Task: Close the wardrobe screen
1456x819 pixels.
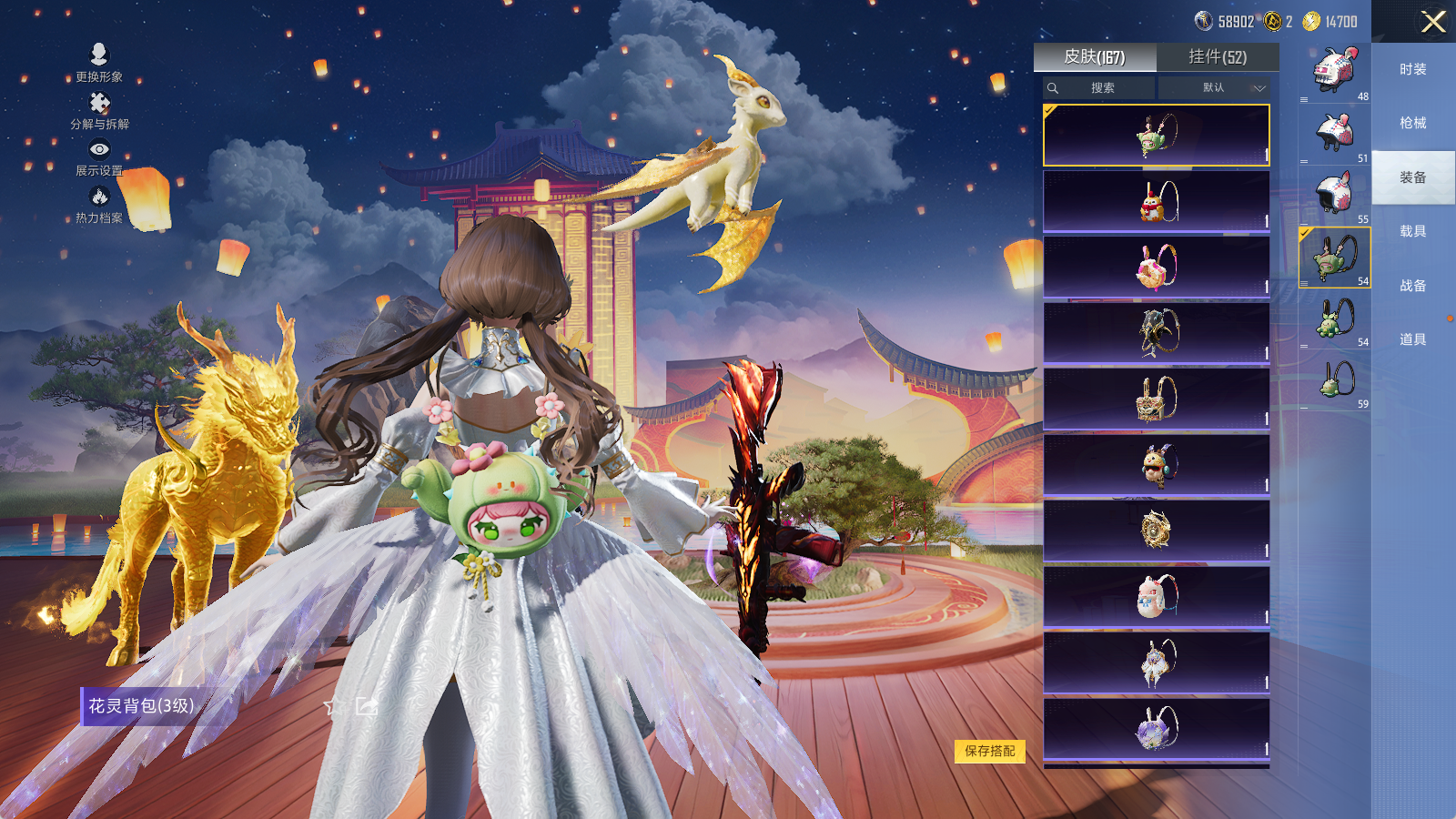Action: 1432,22
